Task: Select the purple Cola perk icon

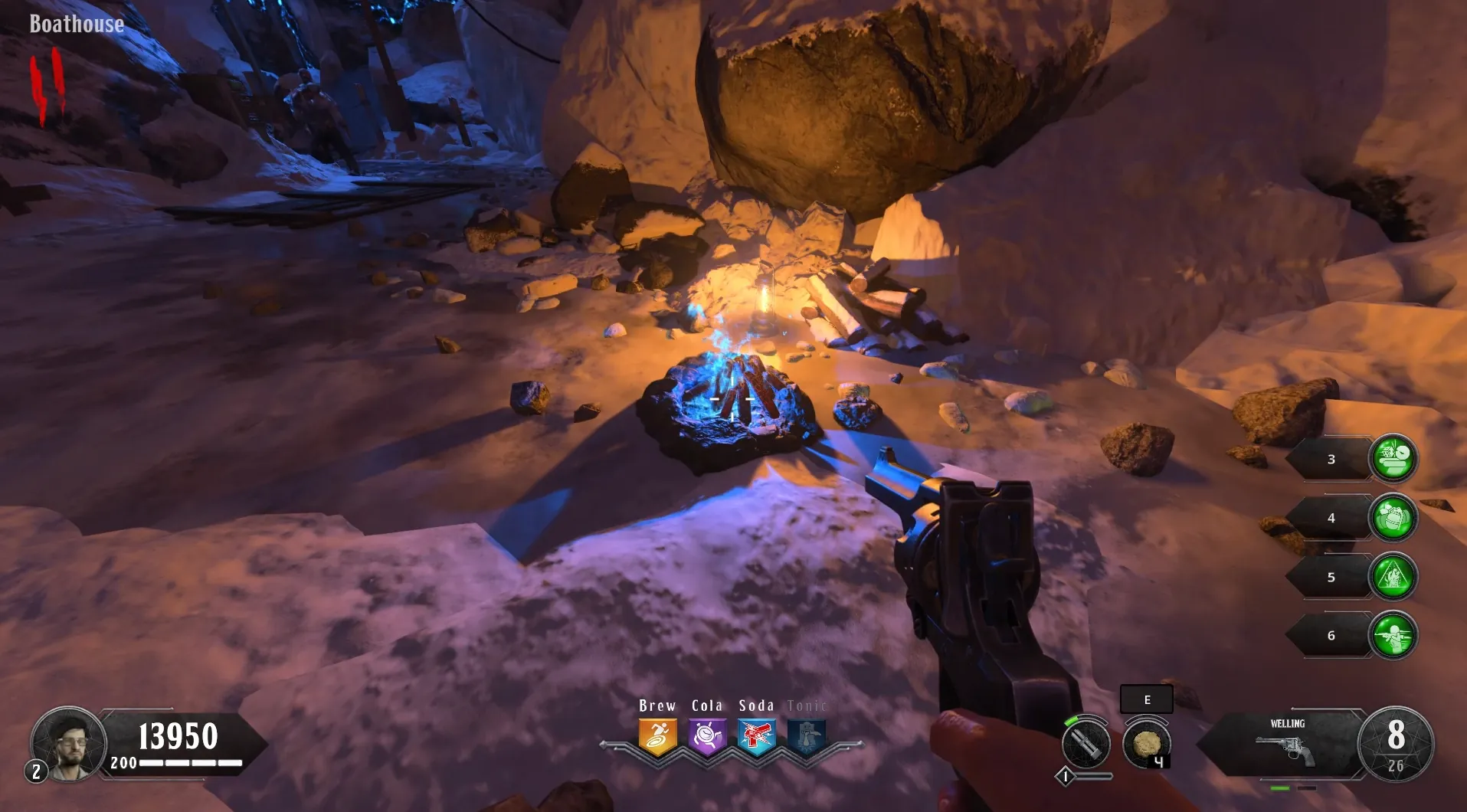Action: point(707,737)
